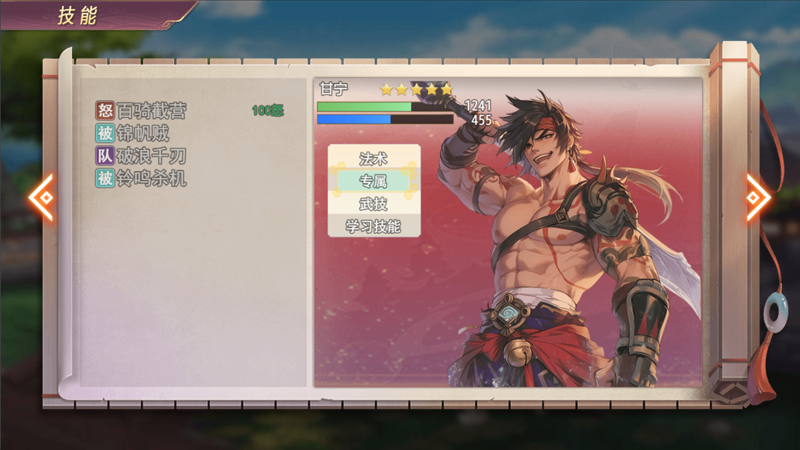The image size is (800, 450).
Task: Switch to previous hero with left arrow
Action: click(x=41, y=197)
